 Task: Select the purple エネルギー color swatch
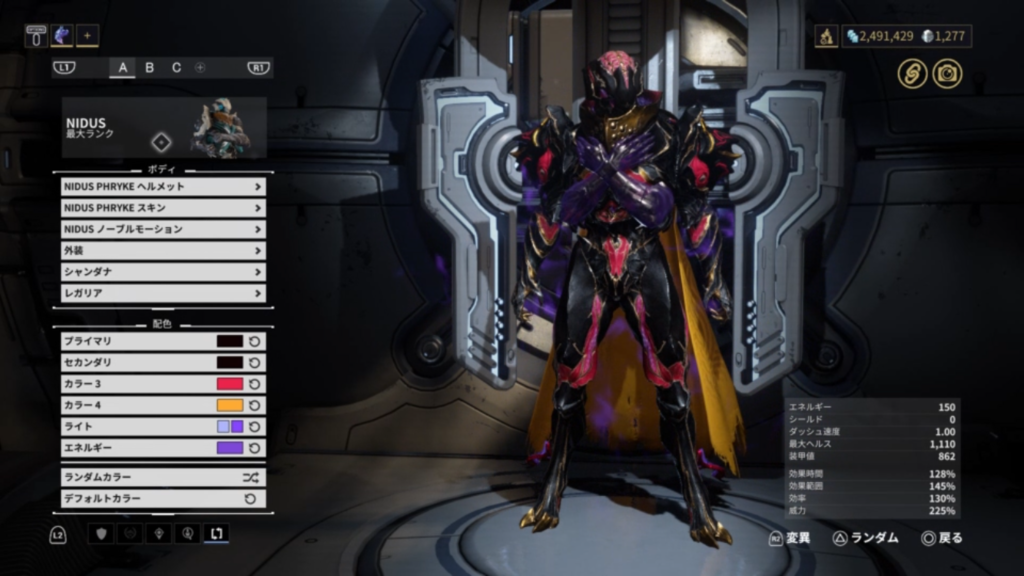(230, 448)
